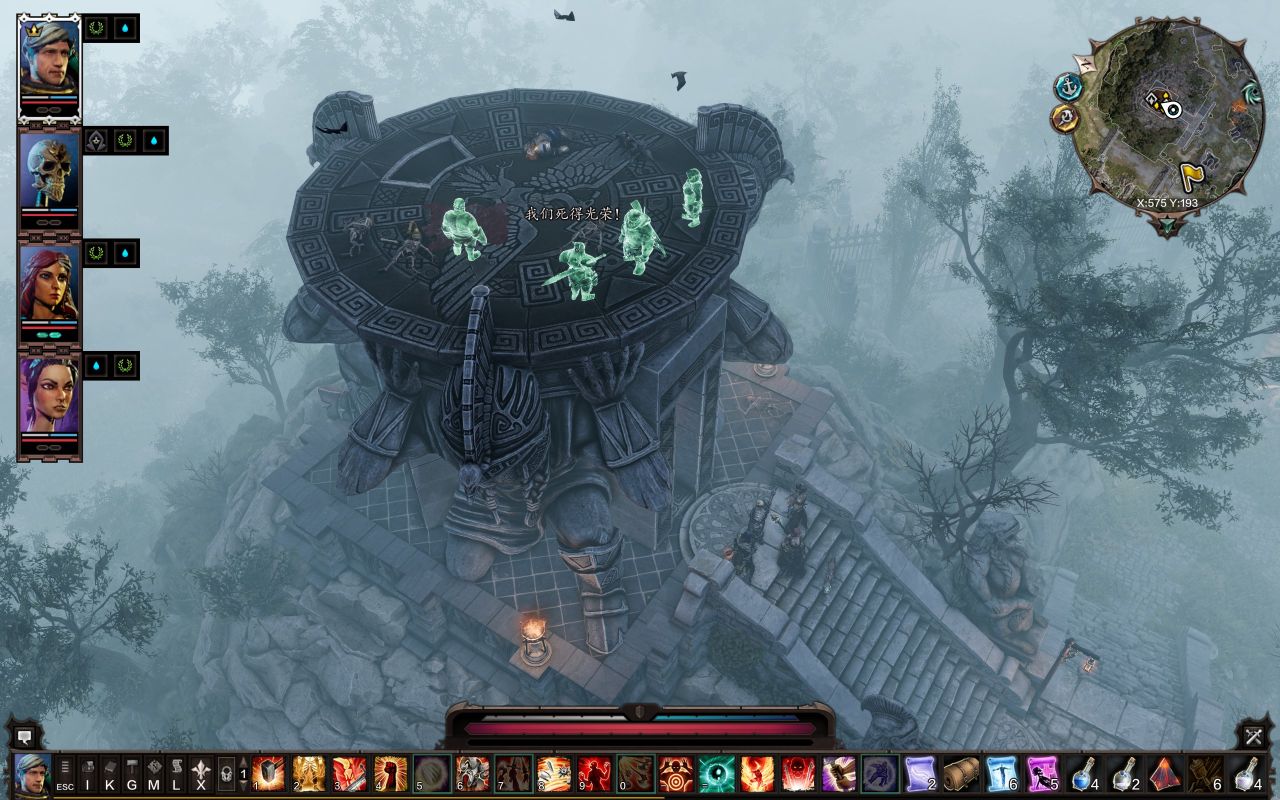Open the inventory with the I button
The height and width of the screenshot is (800, 1280).
pos(88,775)
